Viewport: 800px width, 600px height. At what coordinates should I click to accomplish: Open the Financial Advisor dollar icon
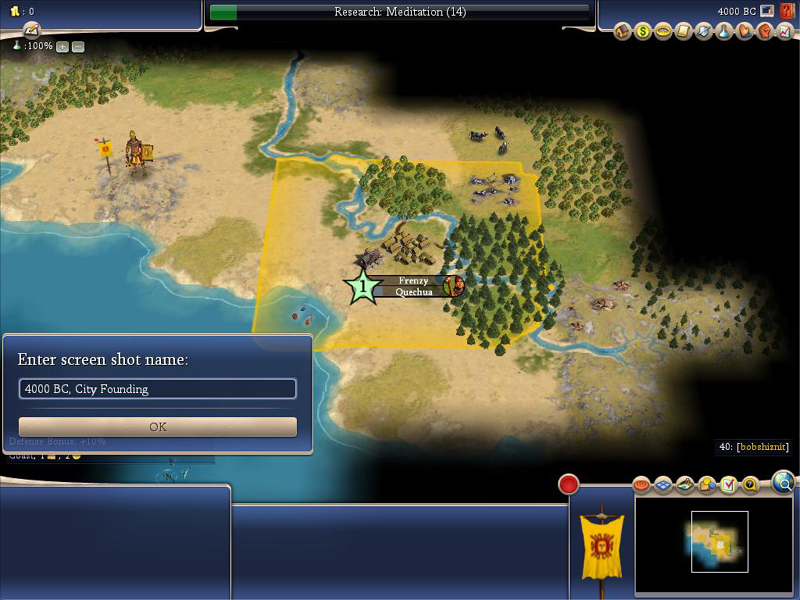[x=644, y=31]
